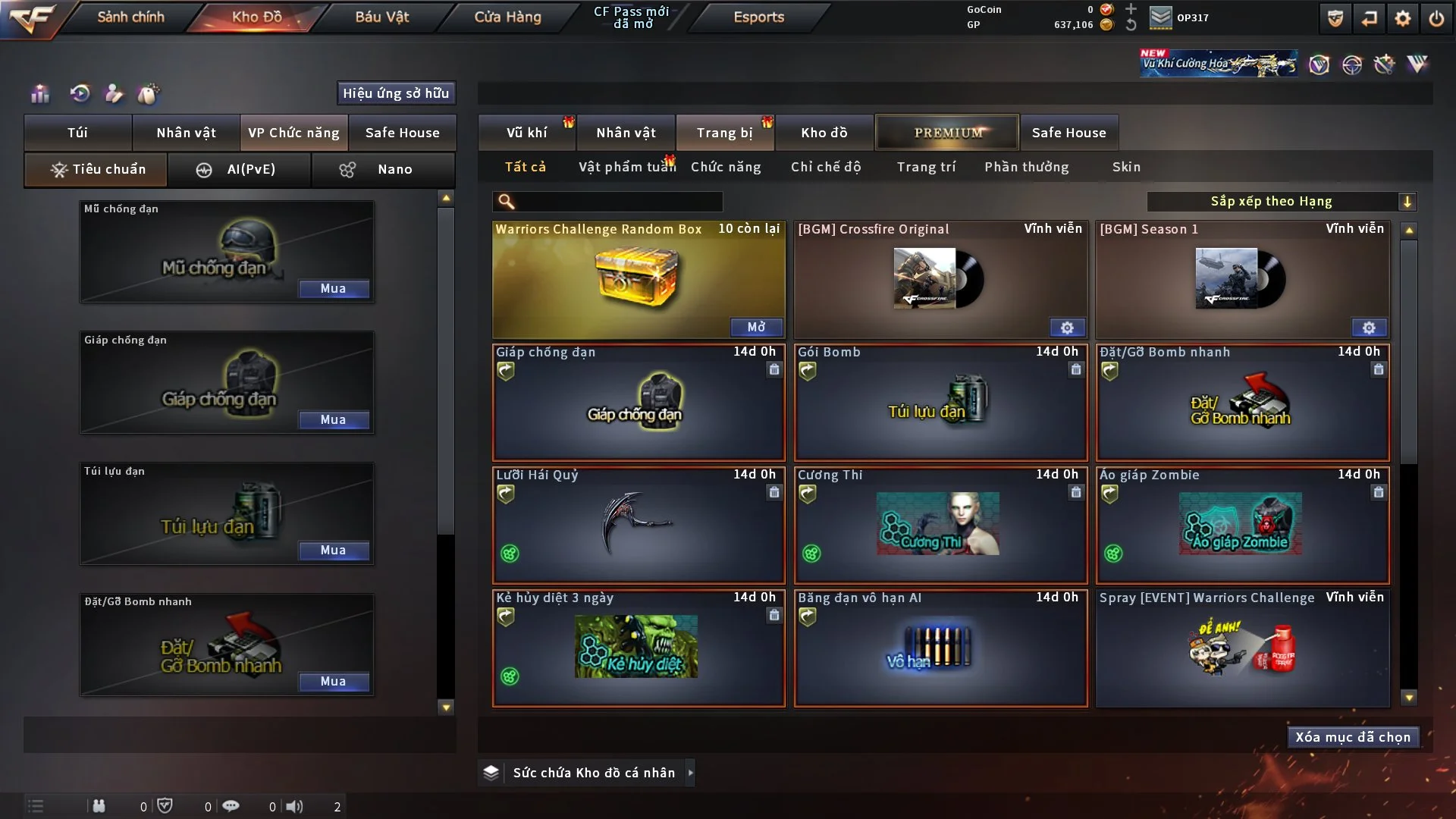
Task: Show the Chức năng item filter
Action: click(x=726, y=167)
